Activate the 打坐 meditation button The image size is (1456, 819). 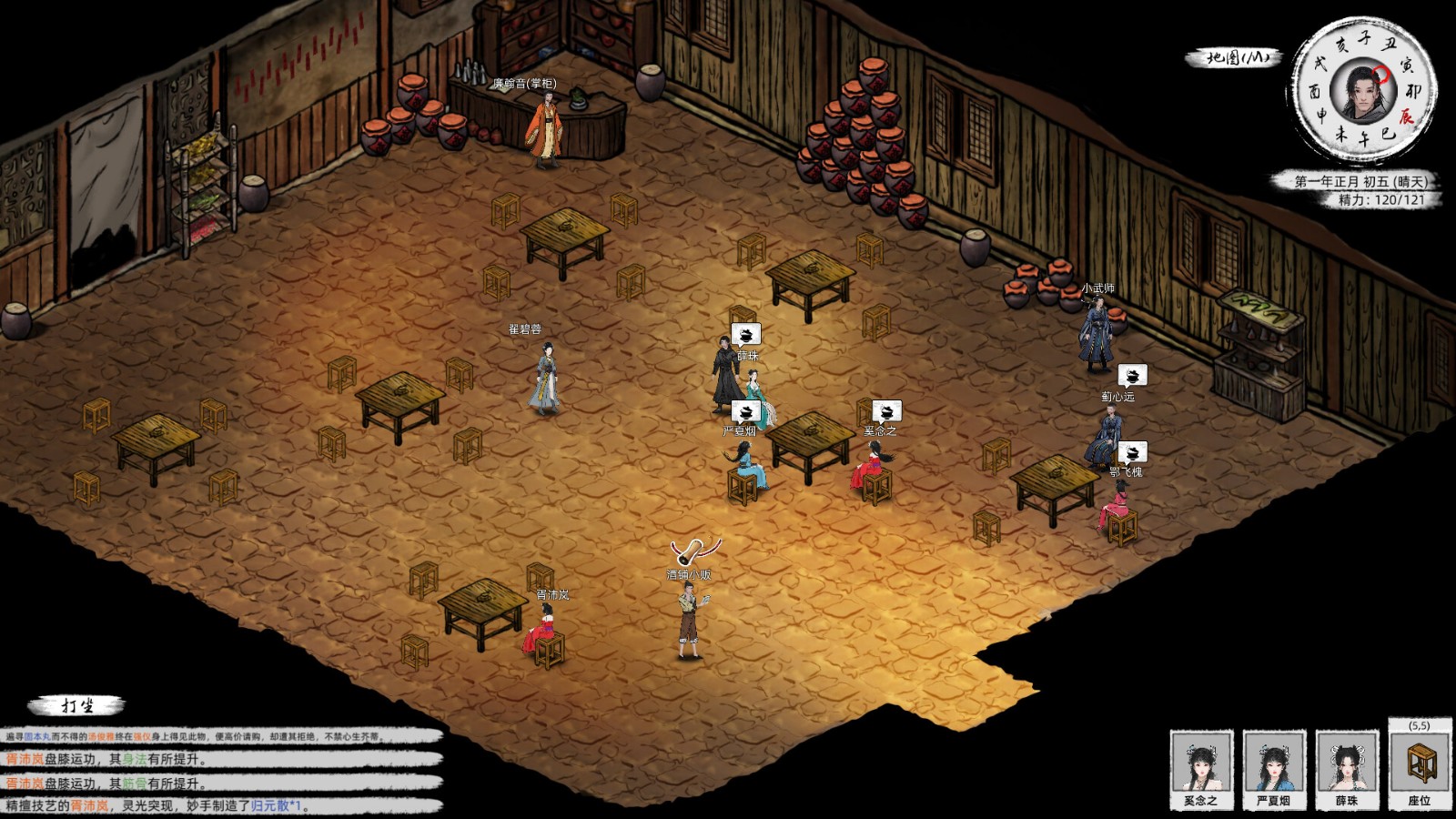coord(78,706)
